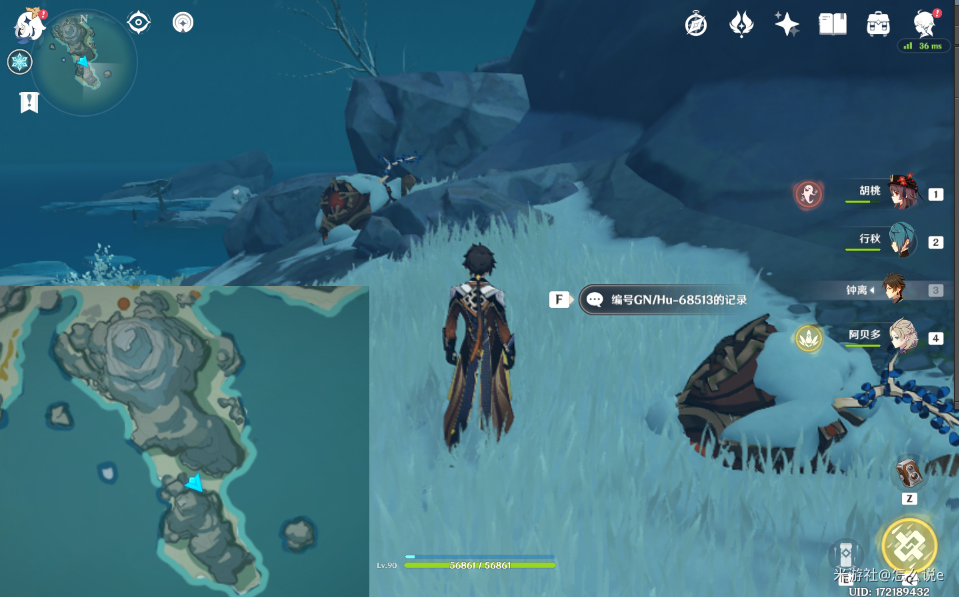
Task: Open the character profile head icon
Action: 925,24
